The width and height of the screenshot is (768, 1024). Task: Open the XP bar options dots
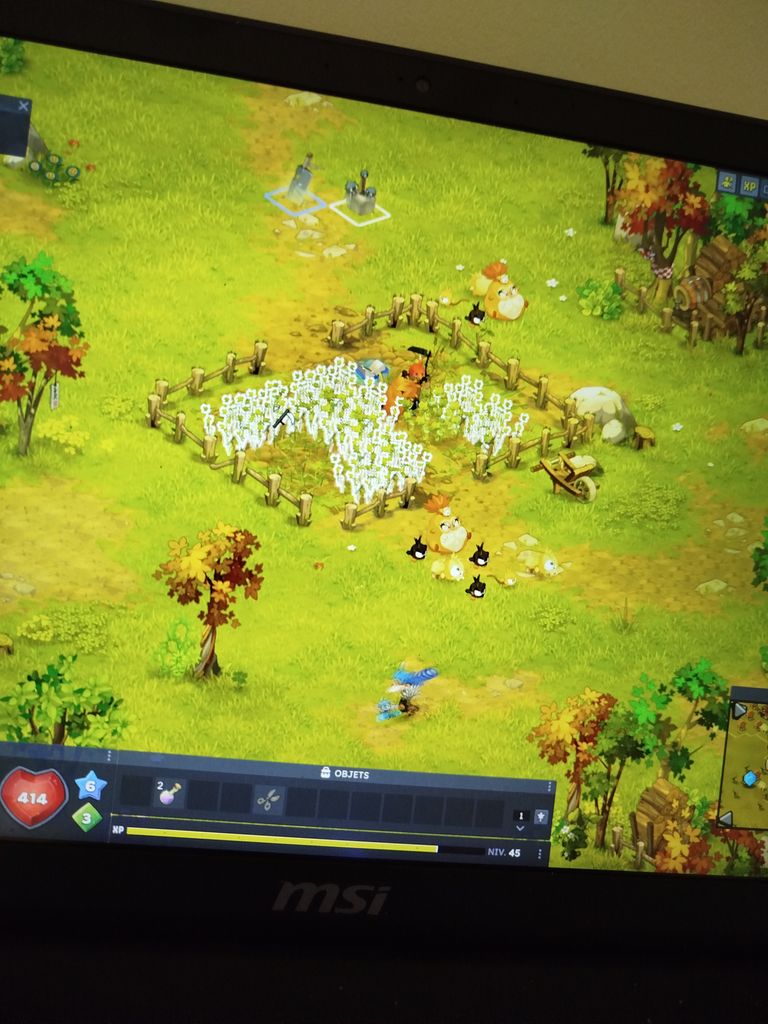pos(540,854)
